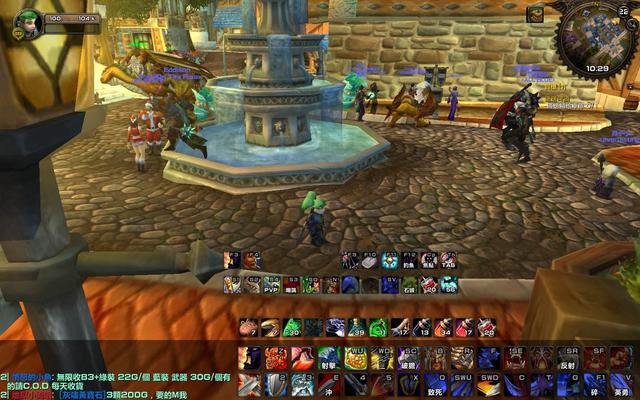Use the red potion with count 34

(443, 328)
